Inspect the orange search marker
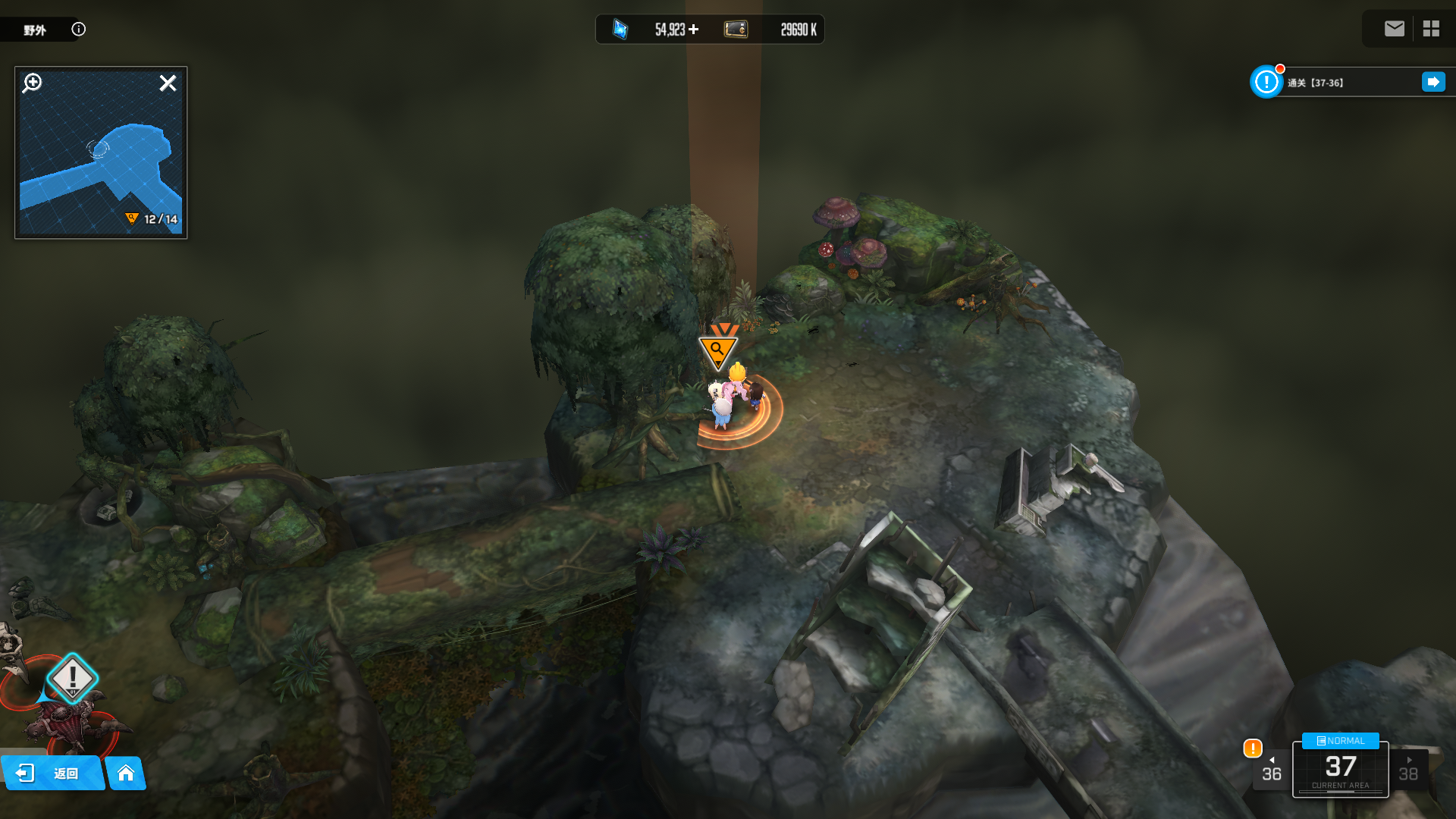Viewport: 1456px width, 819px height. point(717,350)
